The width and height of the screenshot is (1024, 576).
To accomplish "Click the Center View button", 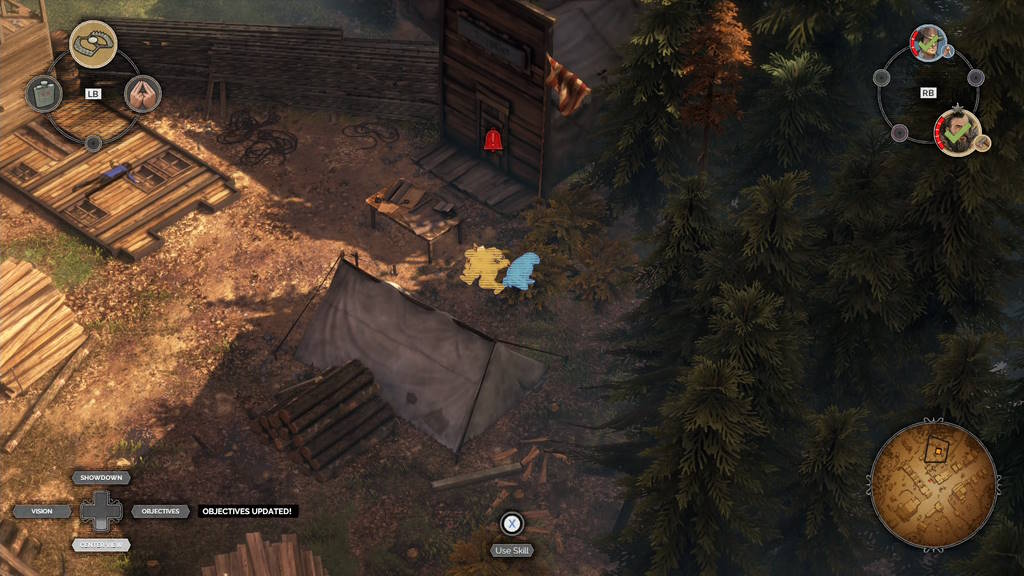I will (x=101, y=545).
